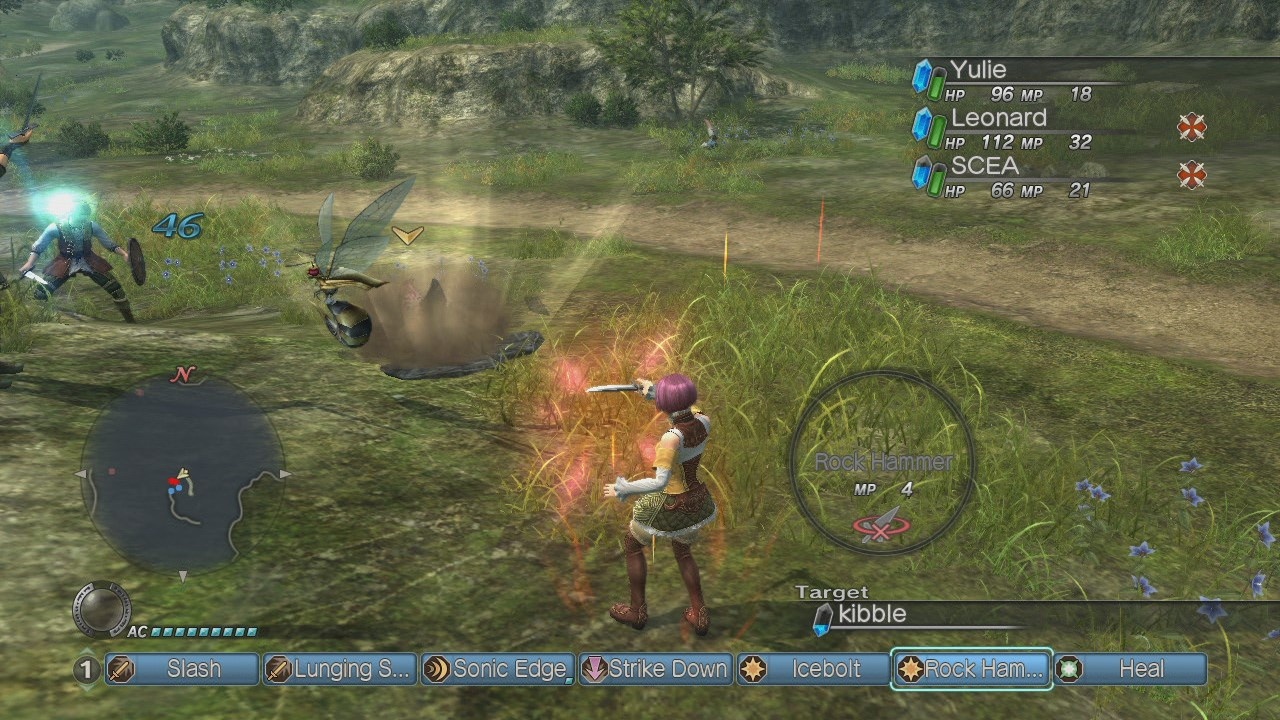1280x720 pixels.
Task: Select the highlighted Rock Hammer slot
Action: coord(971,669)
